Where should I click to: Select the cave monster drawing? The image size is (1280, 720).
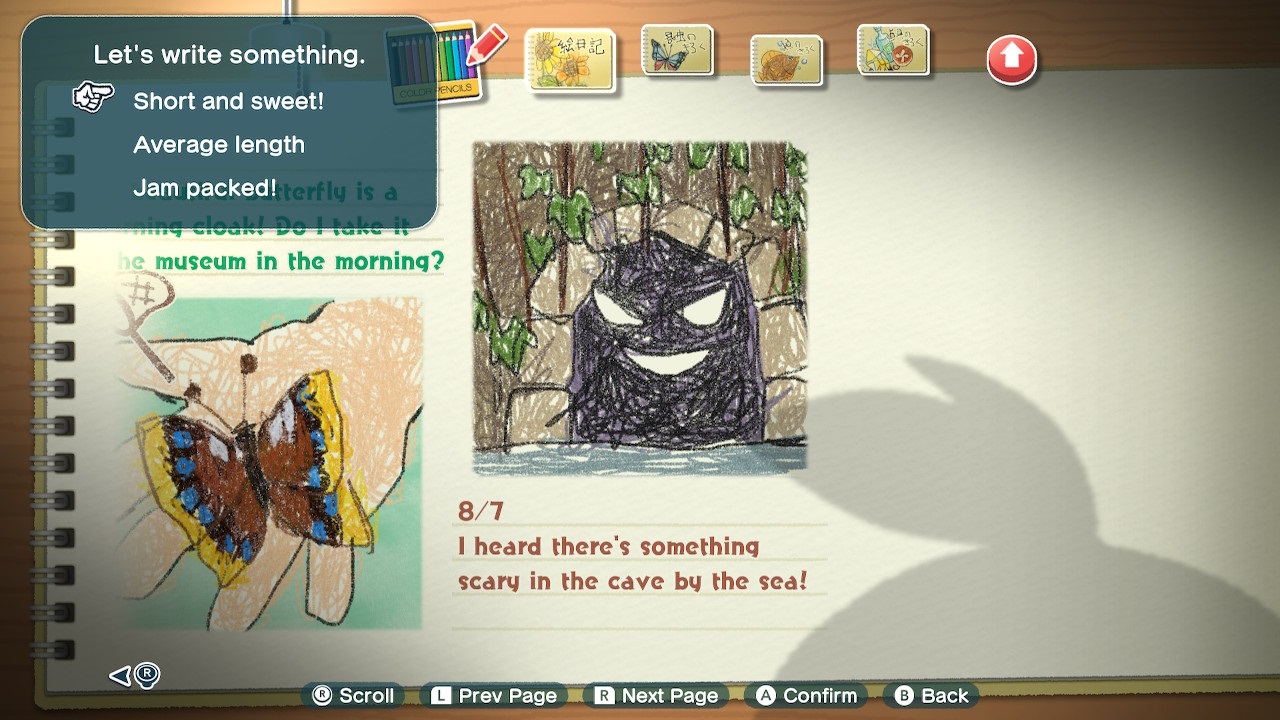click(639, 307)
